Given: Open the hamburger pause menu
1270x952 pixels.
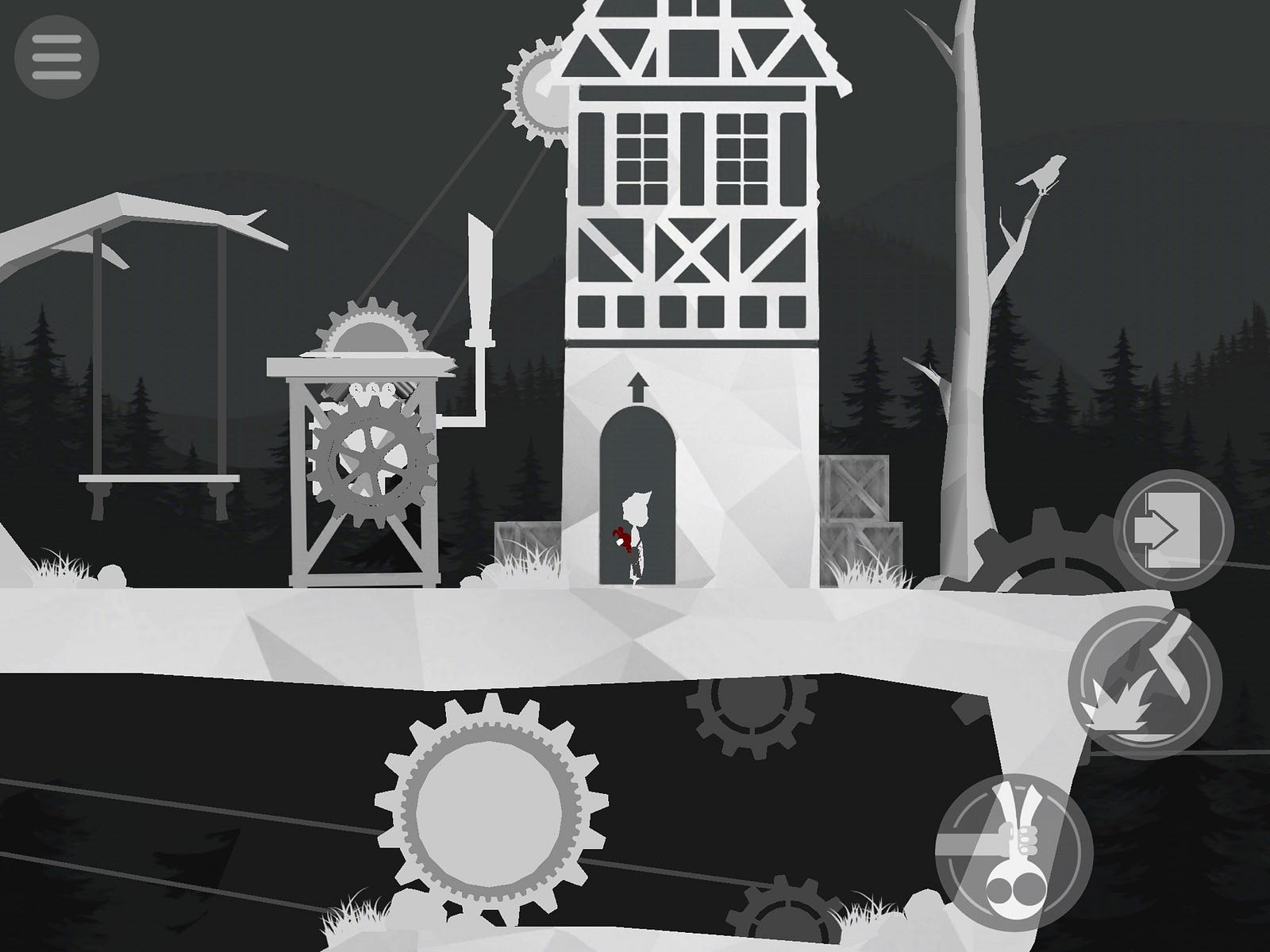Looking at the screenshot, I should click(56, 56).
